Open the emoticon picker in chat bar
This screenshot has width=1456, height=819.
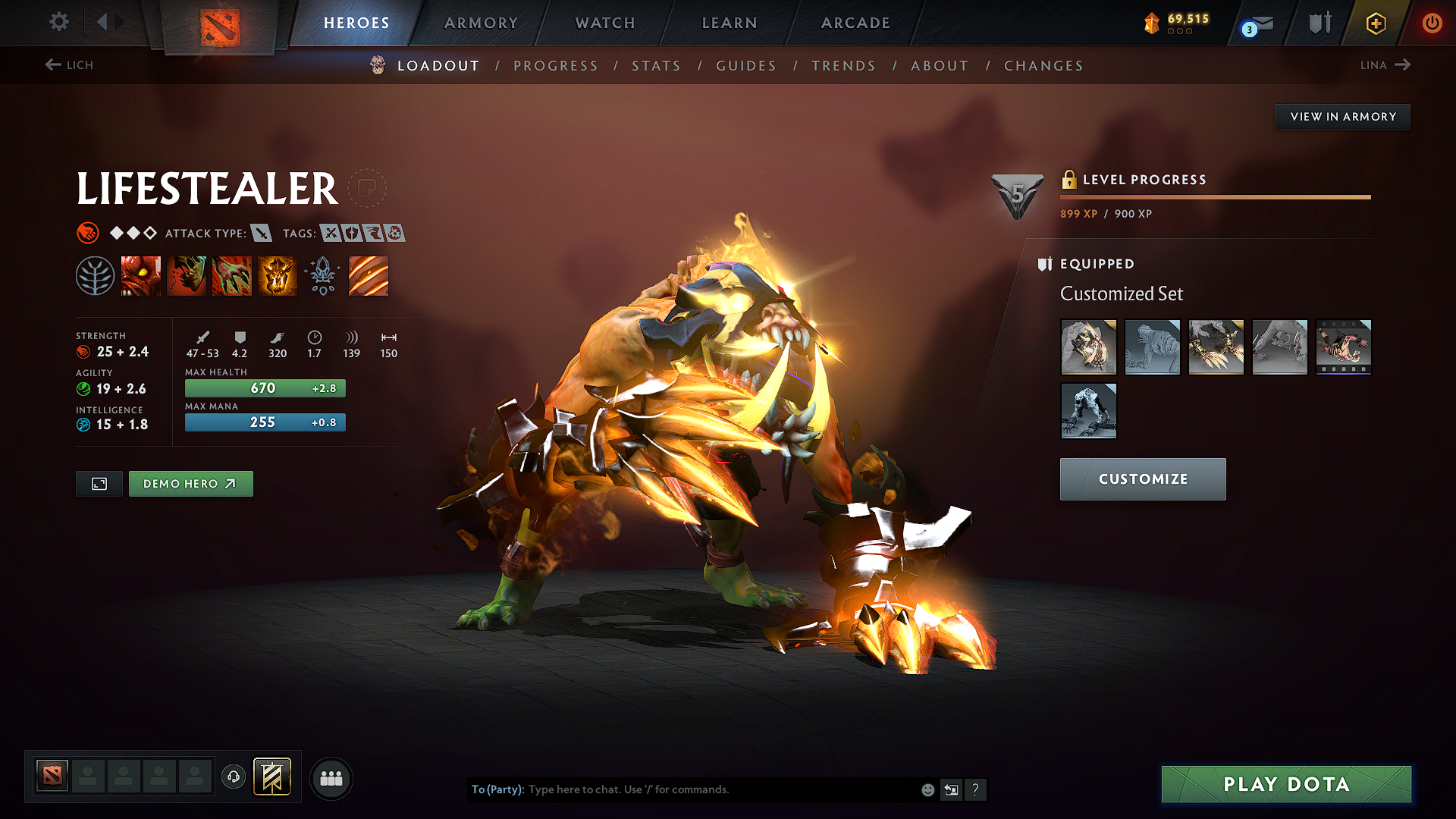(927, 789)
